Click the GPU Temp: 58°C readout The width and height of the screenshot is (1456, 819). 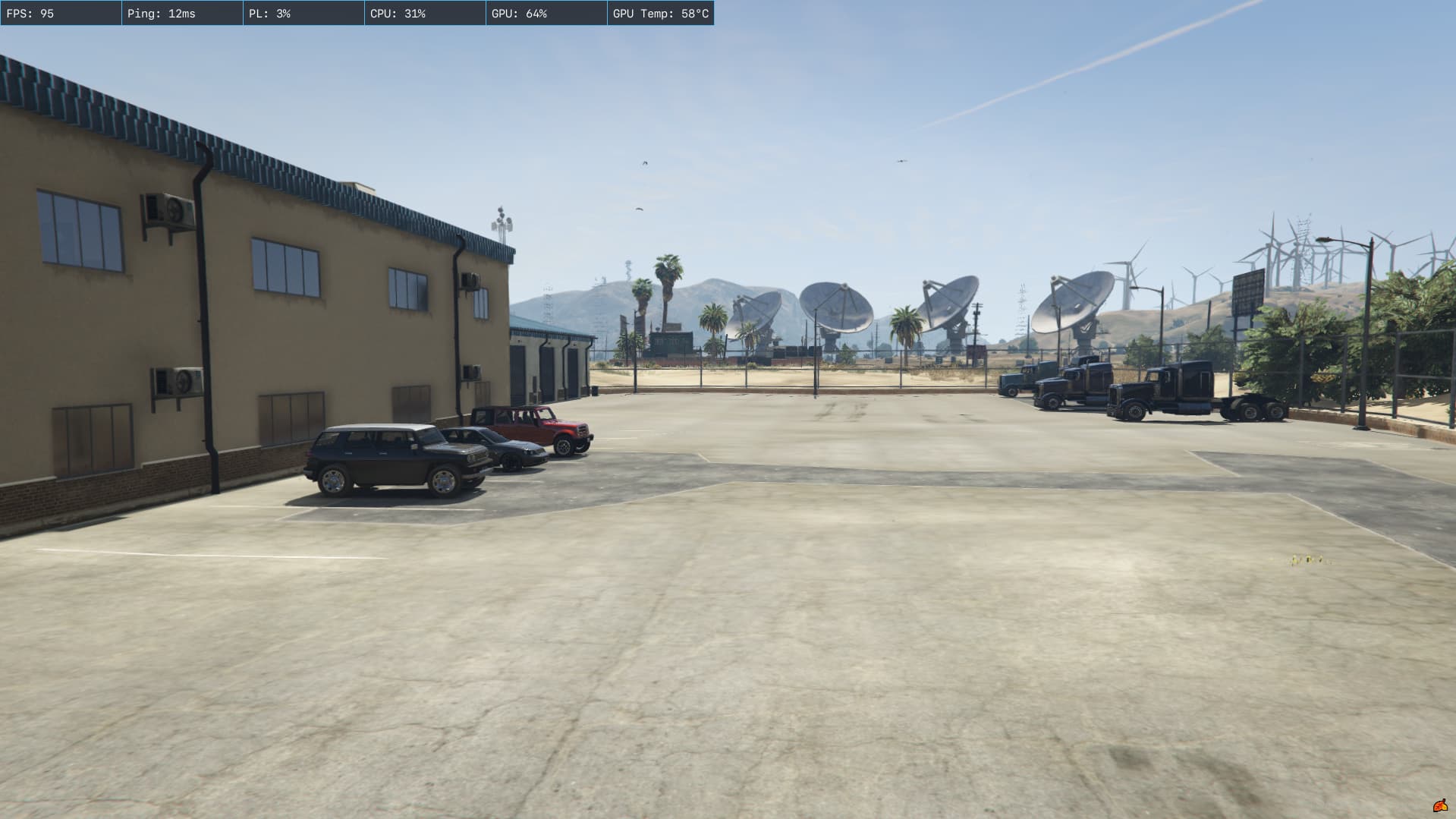tap(660, 12)
